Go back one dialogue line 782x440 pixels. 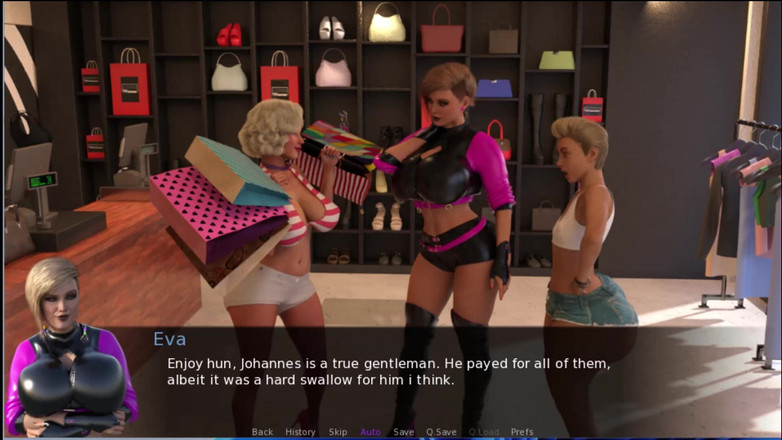pyautogui.click(x=262, y=432)
